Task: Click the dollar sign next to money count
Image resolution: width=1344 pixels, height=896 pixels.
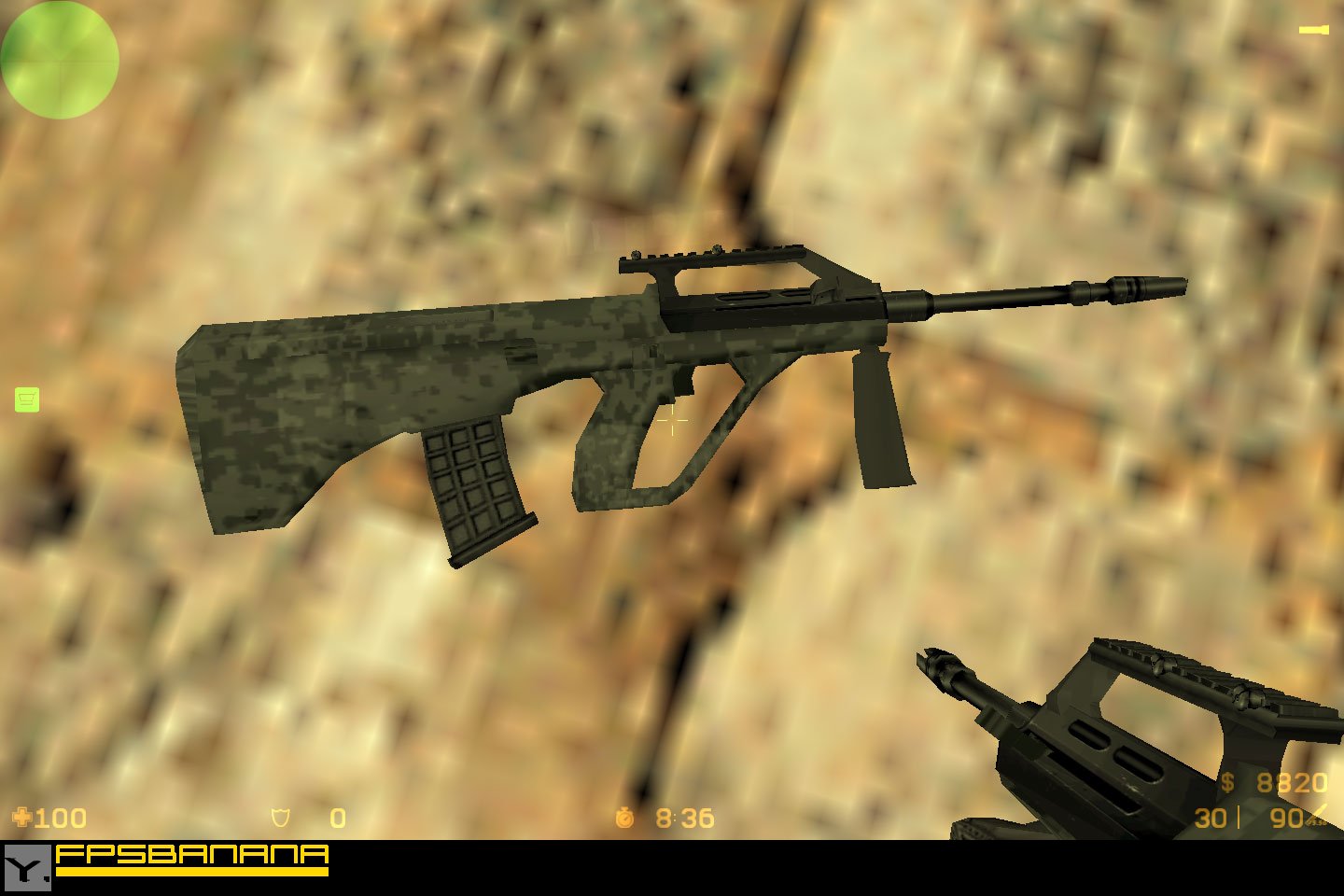Action: (x=1230, y=783)
